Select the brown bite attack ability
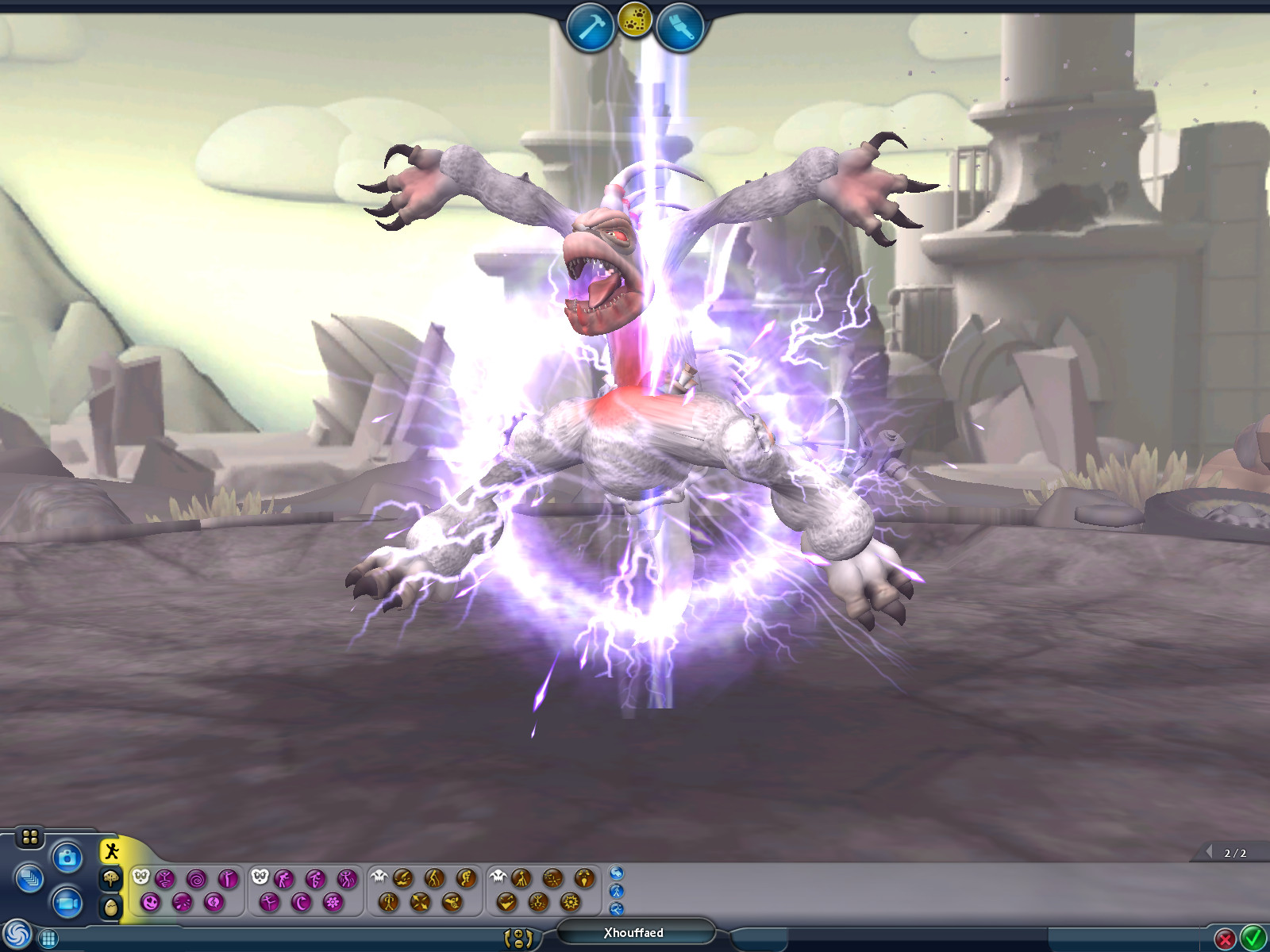Viewport: 1270px width, 952px height. point(405,877)
